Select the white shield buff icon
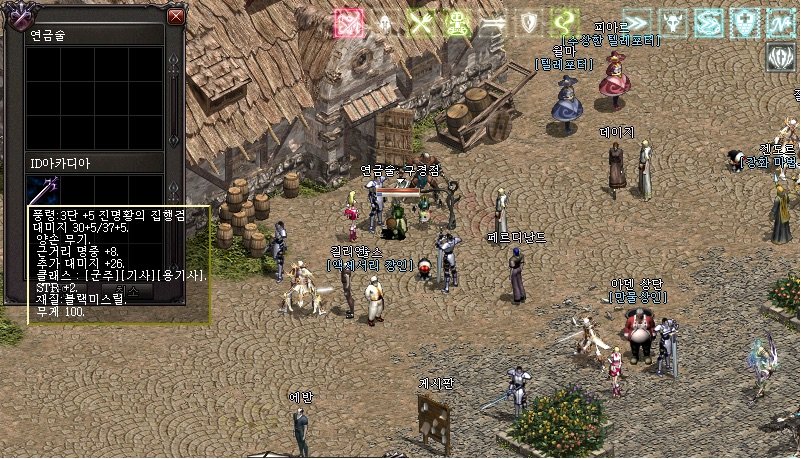 tap(529, 23)
